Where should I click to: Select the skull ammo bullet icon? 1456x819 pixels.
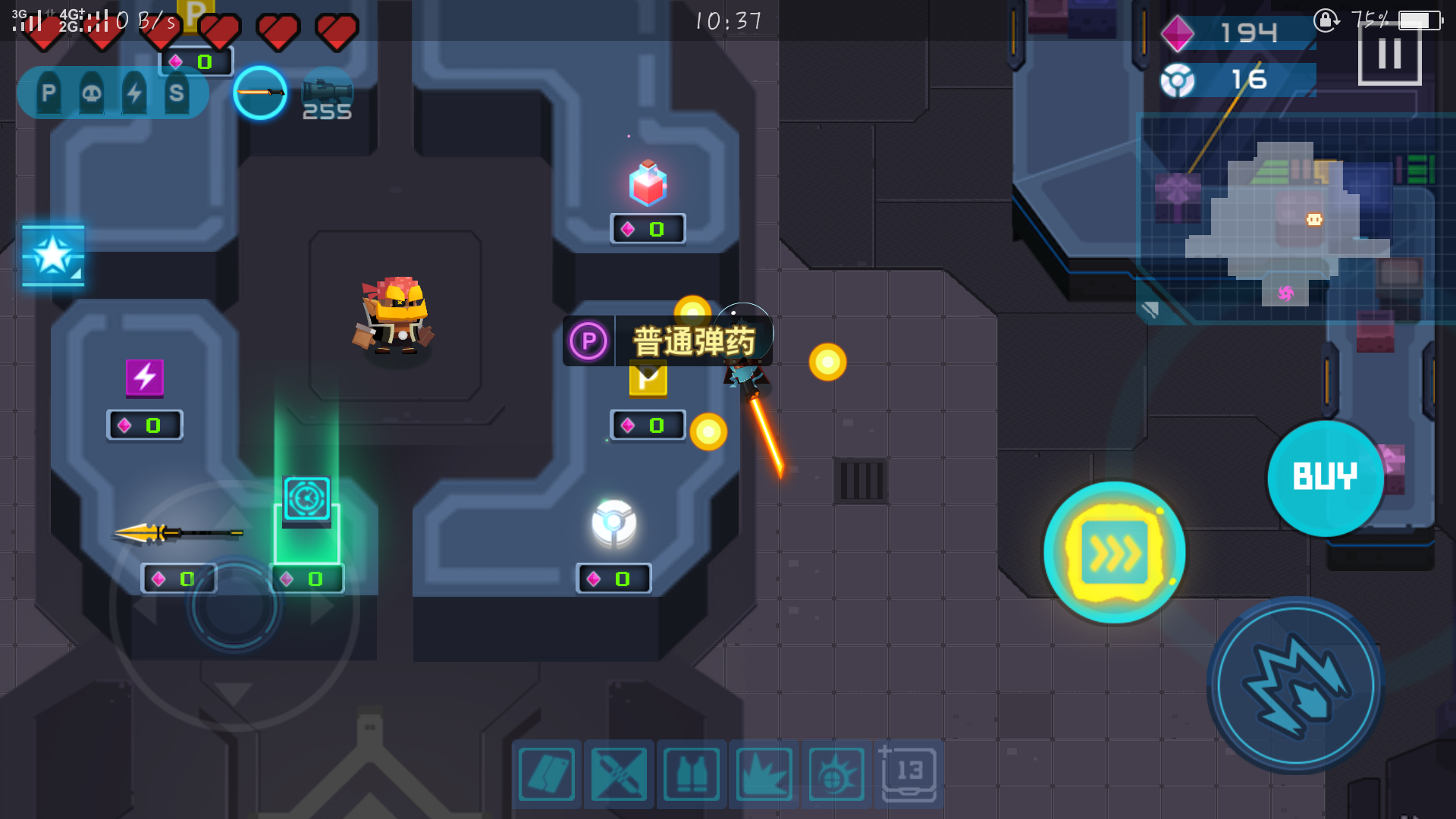91,93
